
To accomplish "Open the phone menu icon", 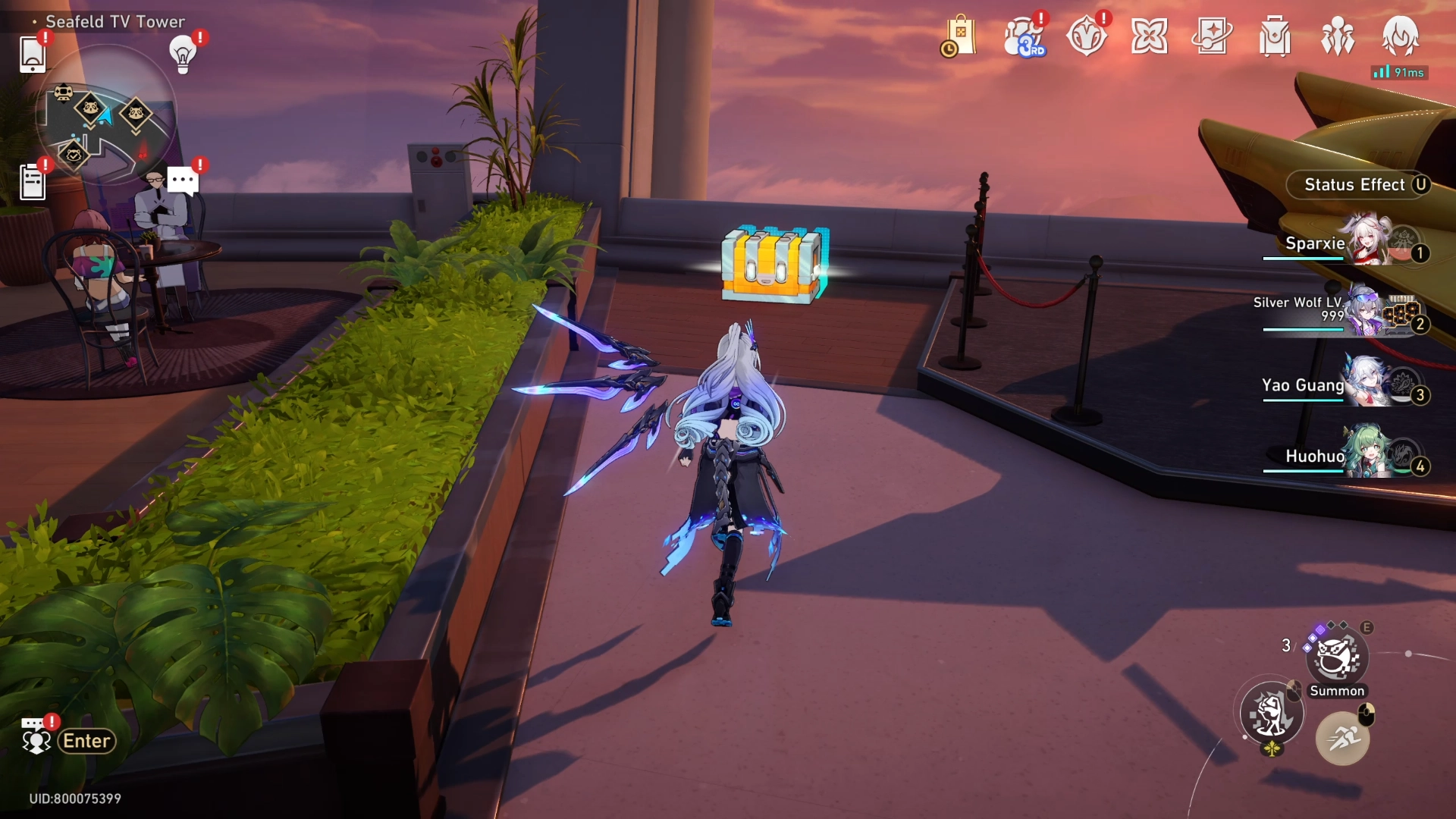I will pos(32,54).
